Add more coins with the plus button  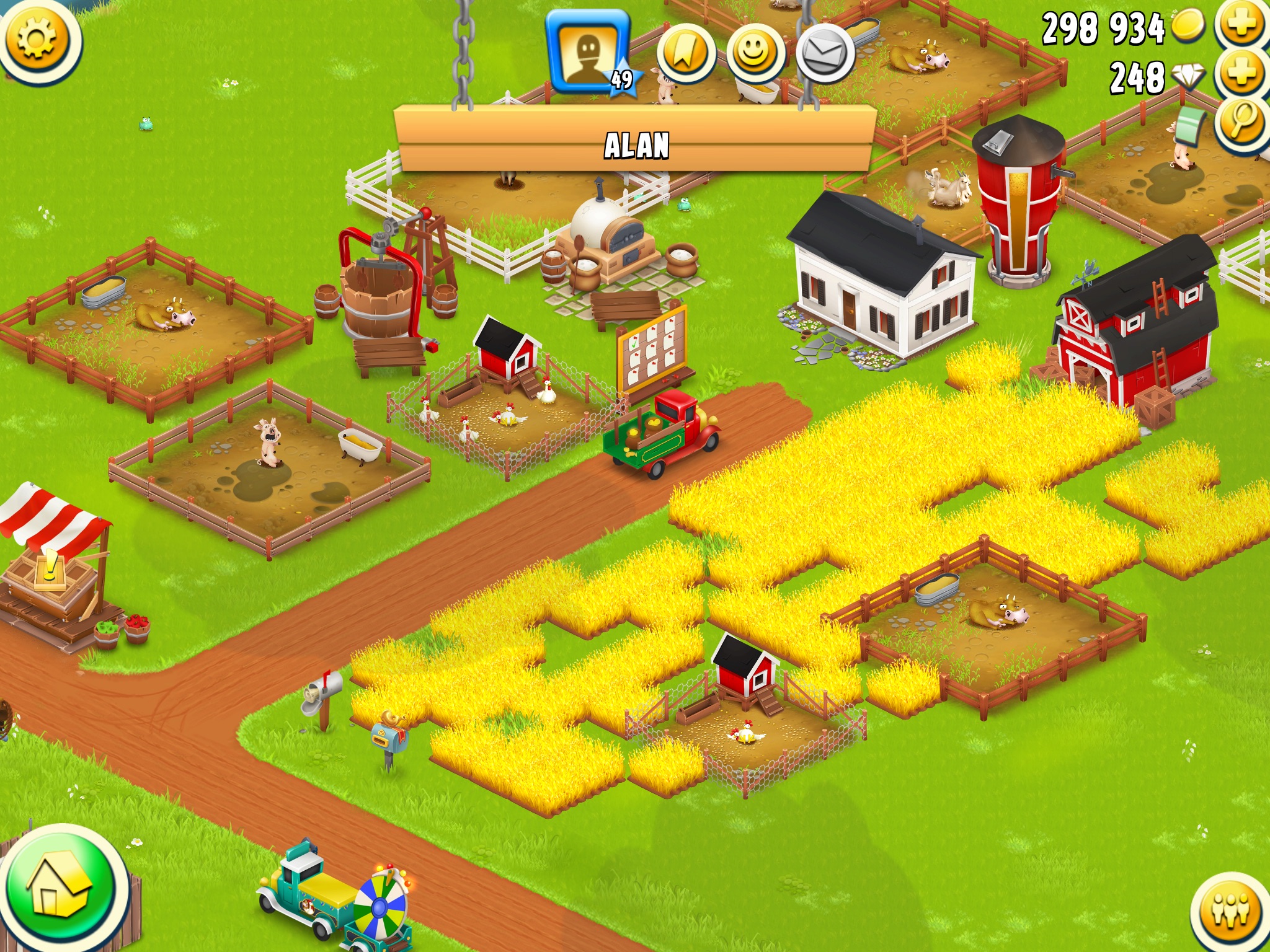pyautogui.click(x=1242, y=25)
